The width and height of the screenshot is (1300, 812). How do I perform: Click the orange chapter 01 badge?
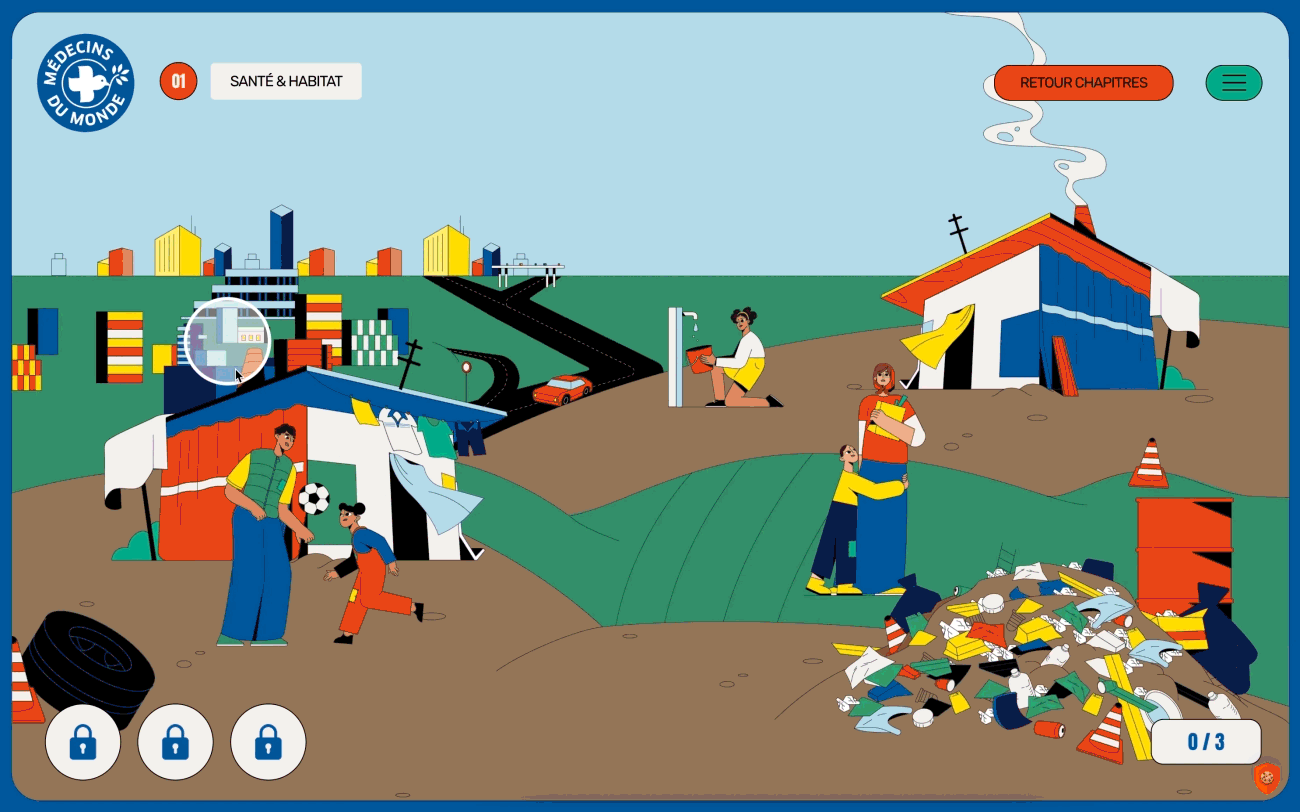click(x=178, y=82)
